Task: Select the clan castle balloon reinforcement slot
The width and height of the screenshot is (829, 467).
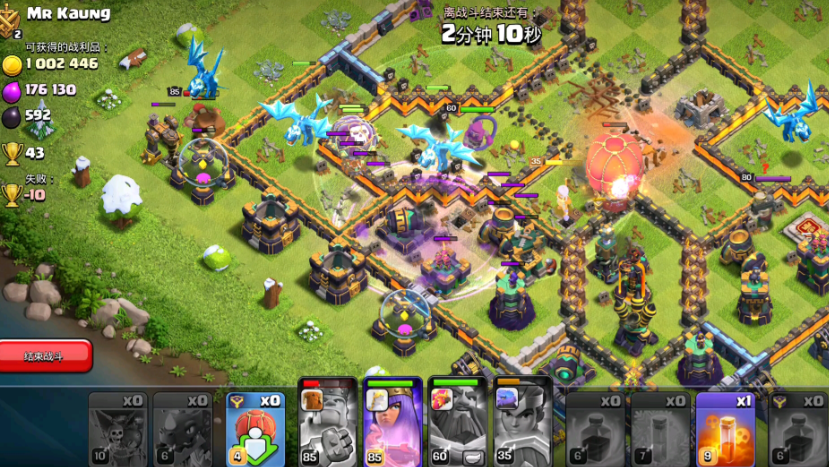Action: [257, 428]
